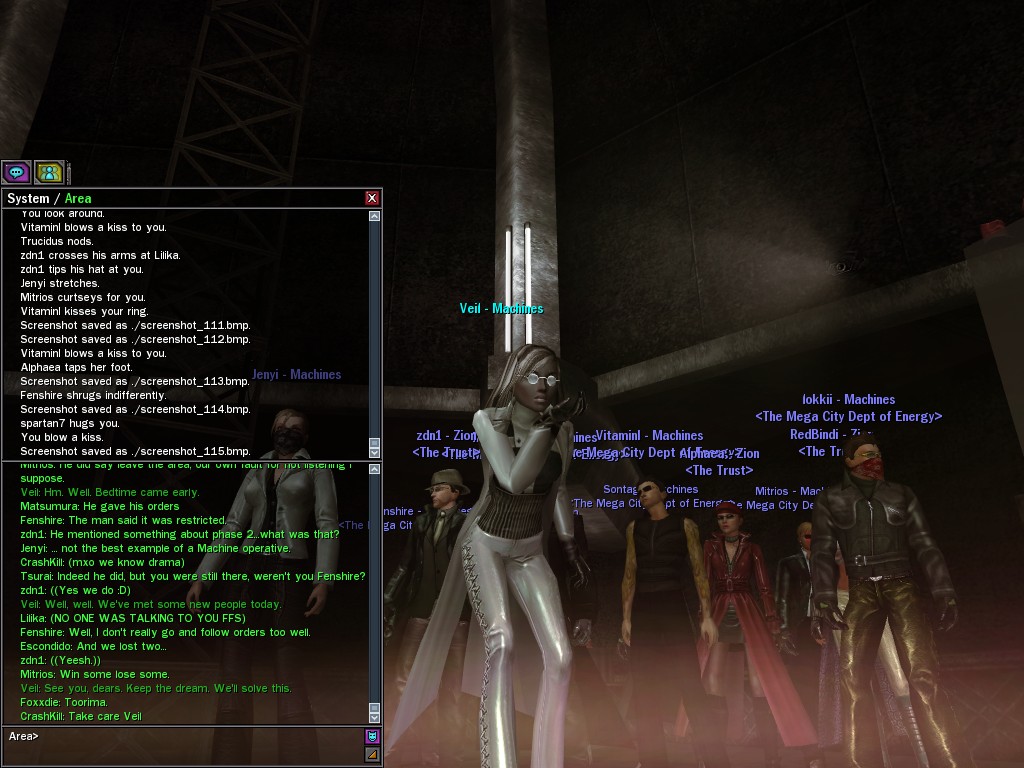
Task: Open the yellow people icon button
Action: click(49, 172)
